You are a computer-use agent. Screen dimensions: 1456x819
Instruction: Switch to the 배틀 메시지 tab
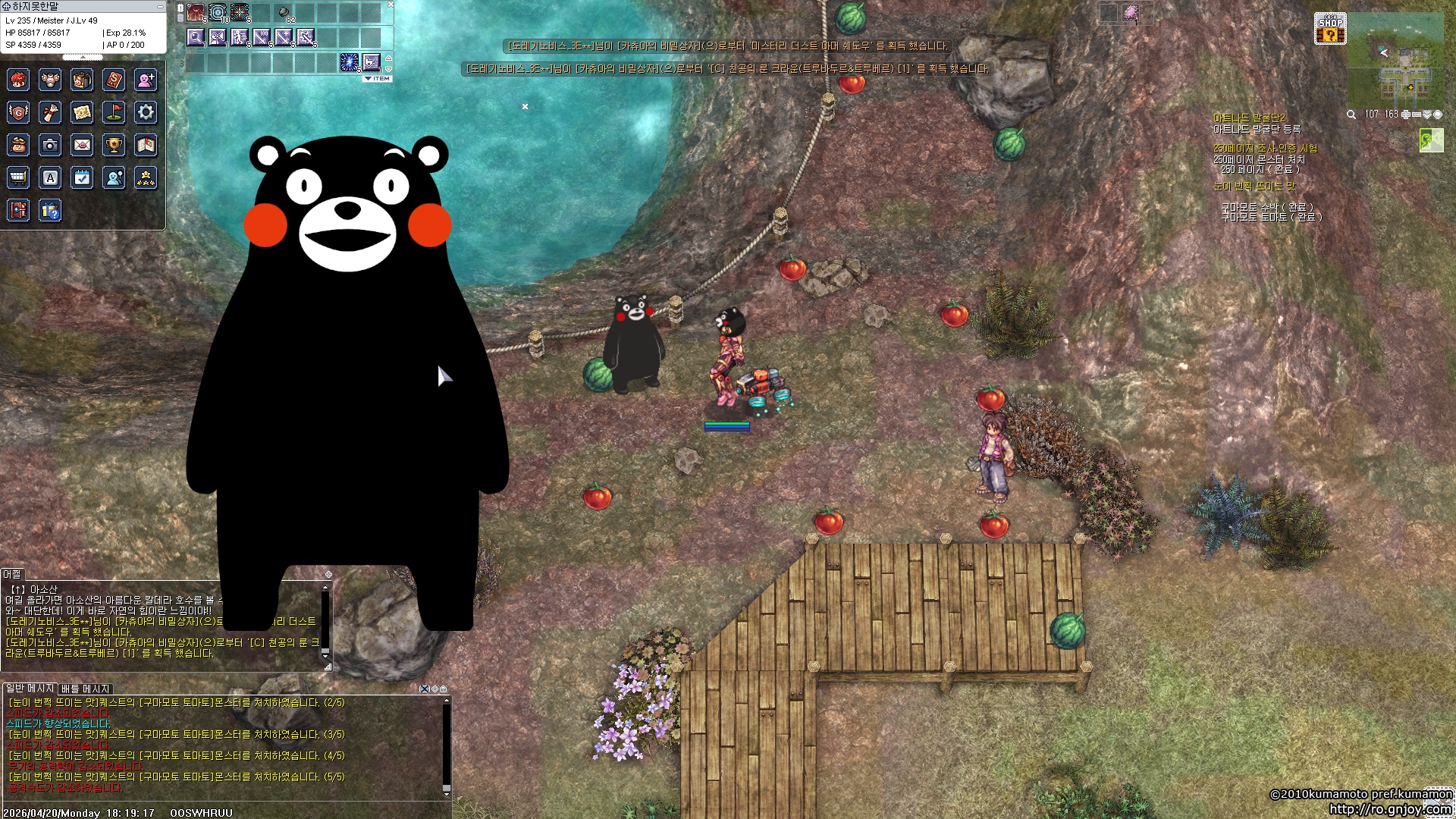click(86, 689)
